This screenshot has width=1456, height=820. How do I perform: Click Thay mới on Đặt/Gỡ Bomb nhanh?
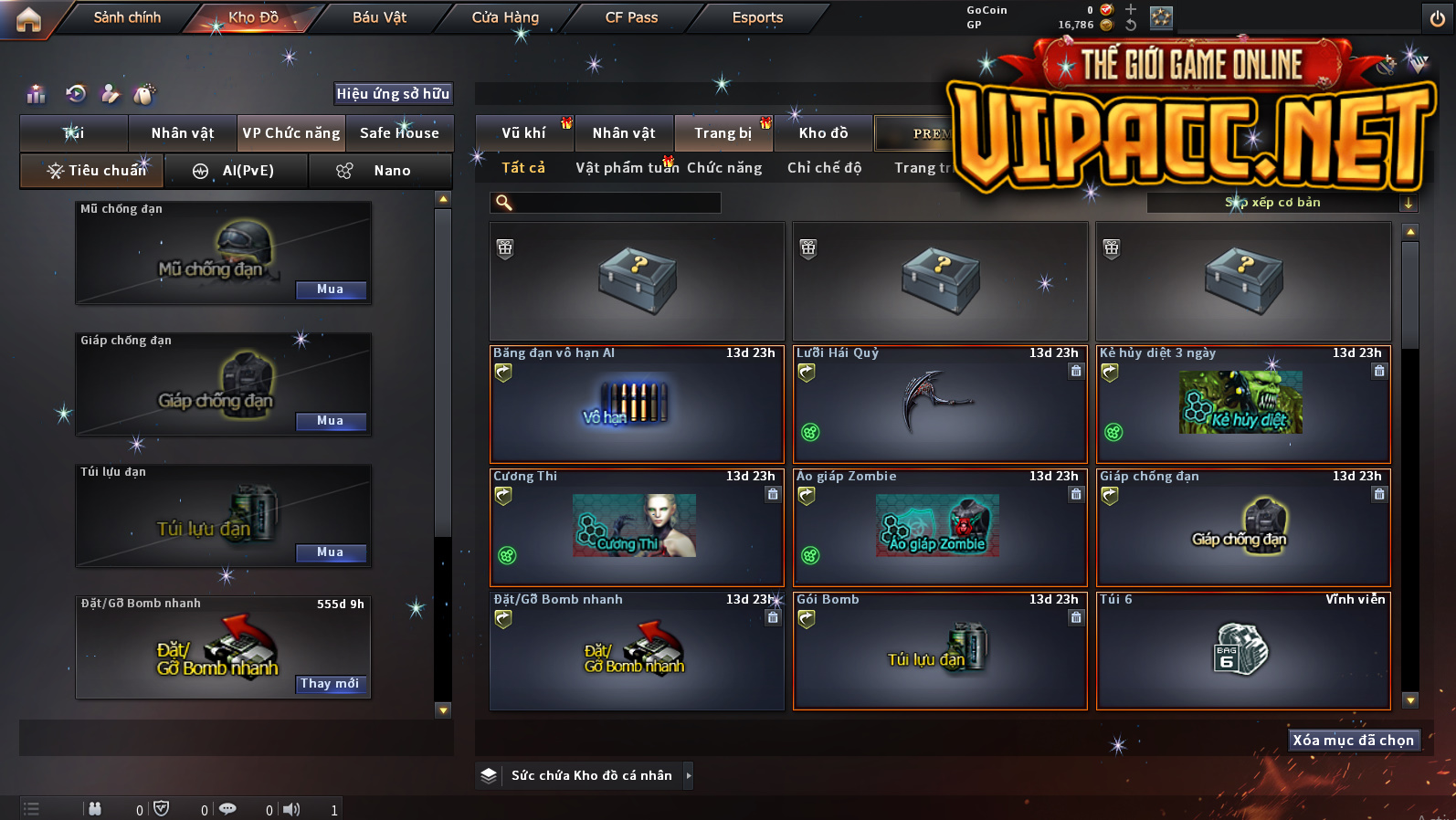(330, 684)
